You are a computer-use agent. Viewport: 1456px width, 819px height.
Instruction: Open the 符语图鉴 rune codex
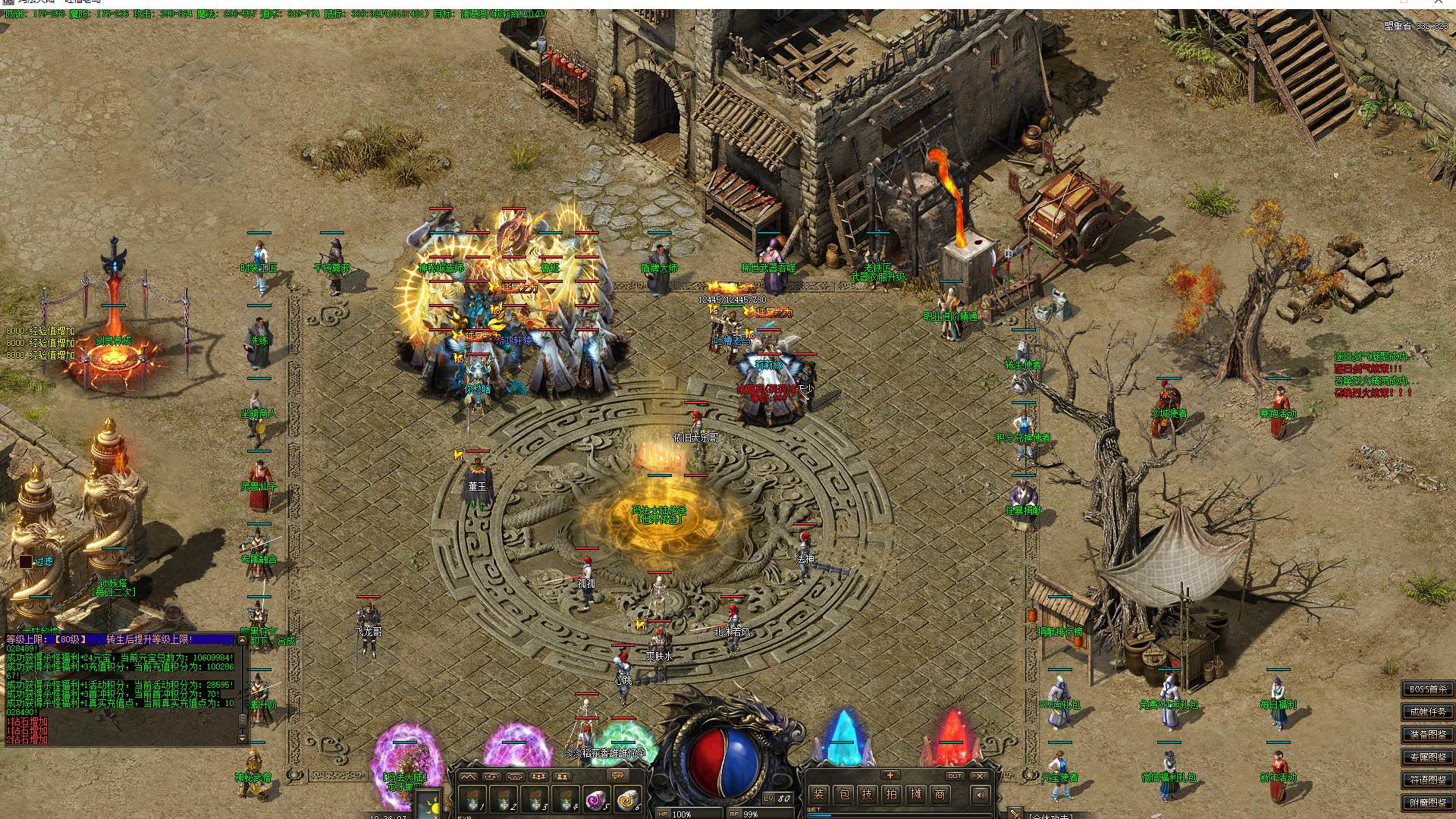pyautogui.click(x=1428, y=780)
